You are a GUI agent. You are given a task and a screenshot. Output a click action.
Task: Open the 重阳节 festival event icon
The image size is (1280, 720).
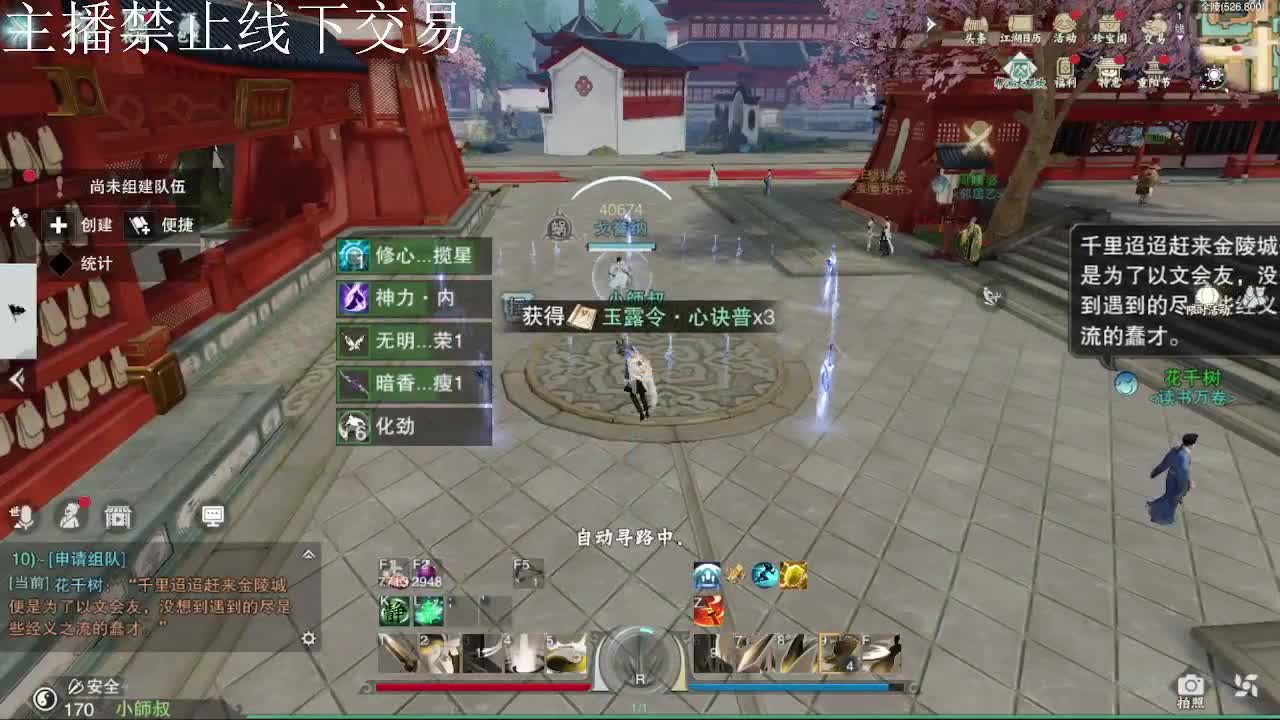click(x=1153, y=66)
